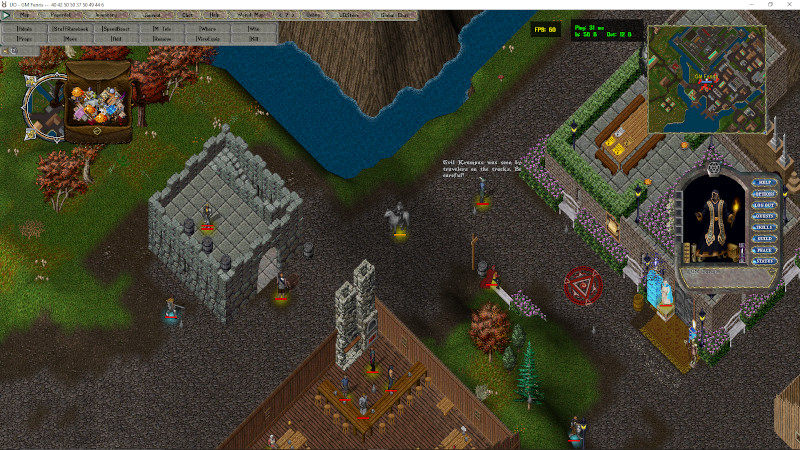Toggle the Peace button on paperdoll
This screenshot has height=450, width=800.
(765, 249)
